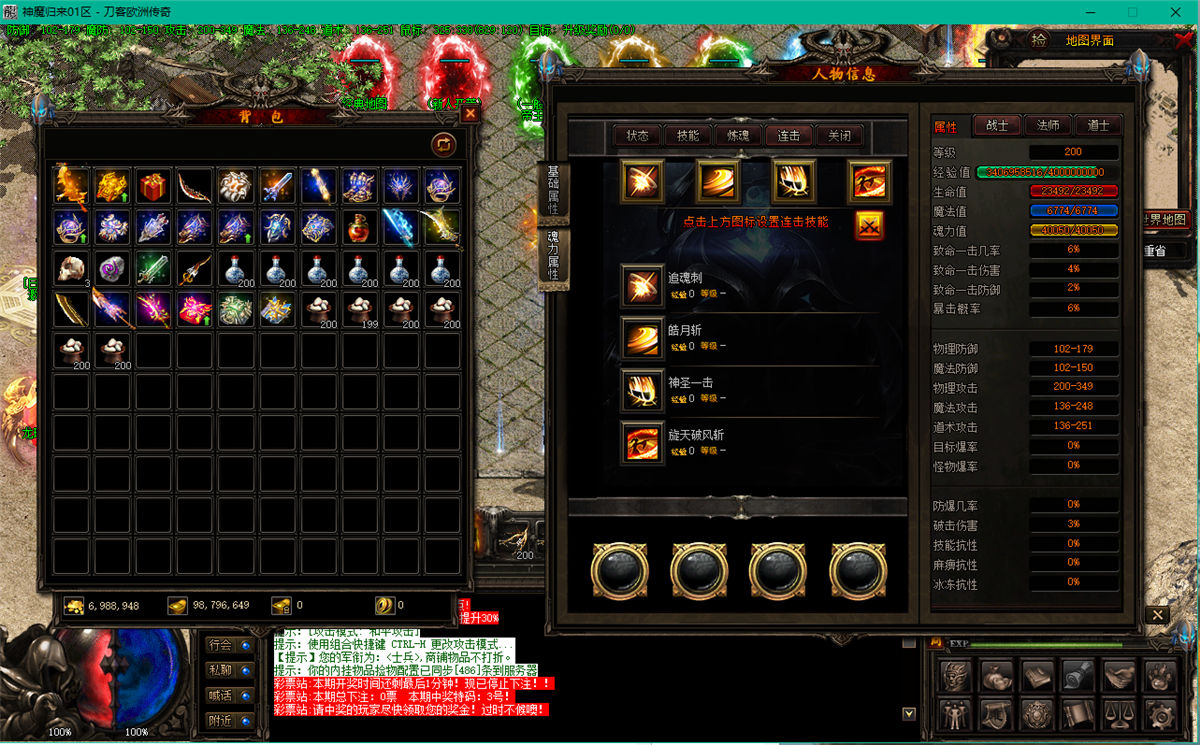
Task: Choose the 法师 mage class tab
Action: 1047,125
